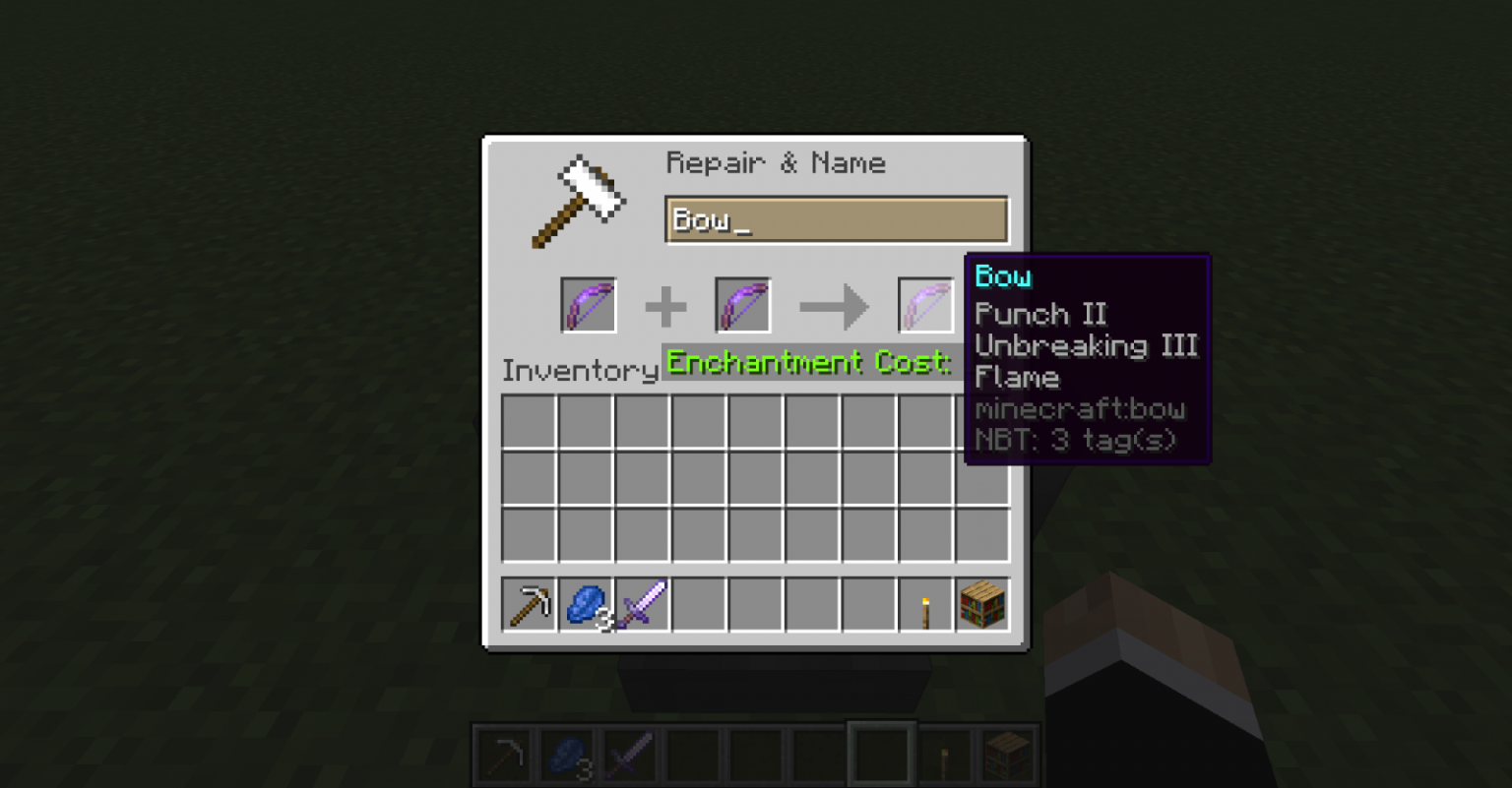
Task: Select the anvil hammer icon
Action: point(579,200)
